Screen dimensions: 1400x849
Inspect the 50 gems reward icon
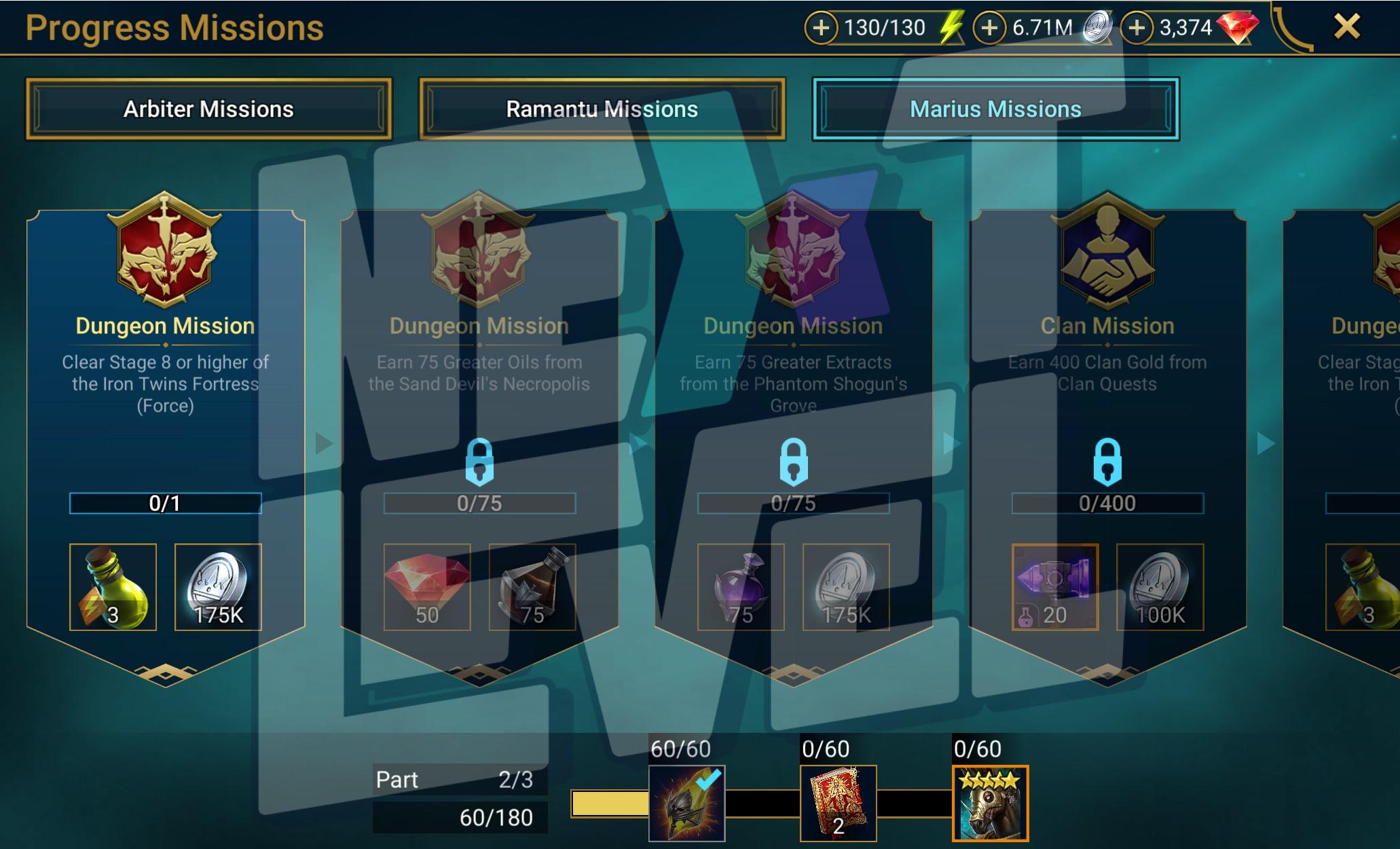click(x=427, y=587)
